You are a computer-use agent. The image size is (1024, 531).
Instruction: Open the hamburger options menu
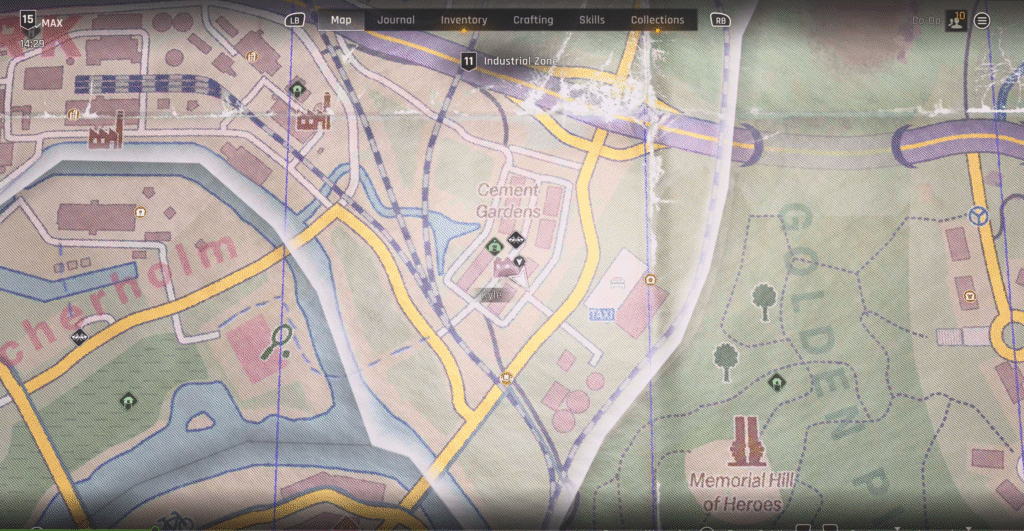click(982, 20)
